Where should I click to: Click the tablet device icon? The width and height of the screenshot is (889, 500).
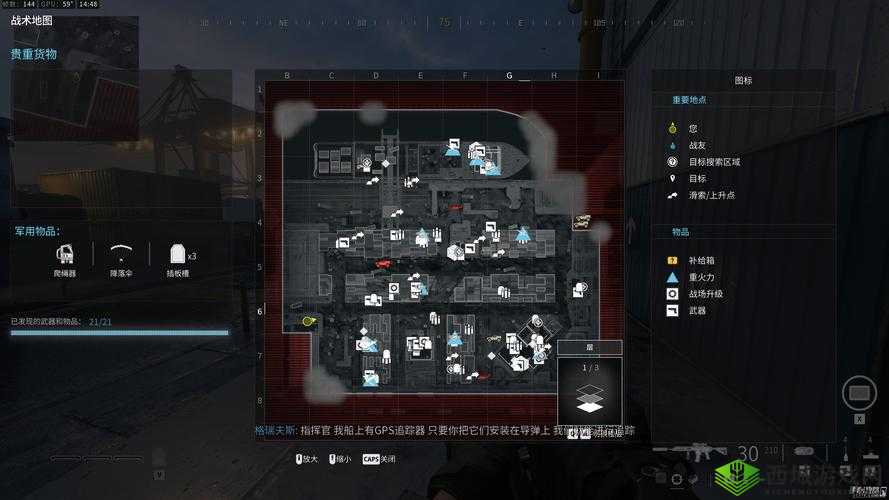(x=858, y=393)
